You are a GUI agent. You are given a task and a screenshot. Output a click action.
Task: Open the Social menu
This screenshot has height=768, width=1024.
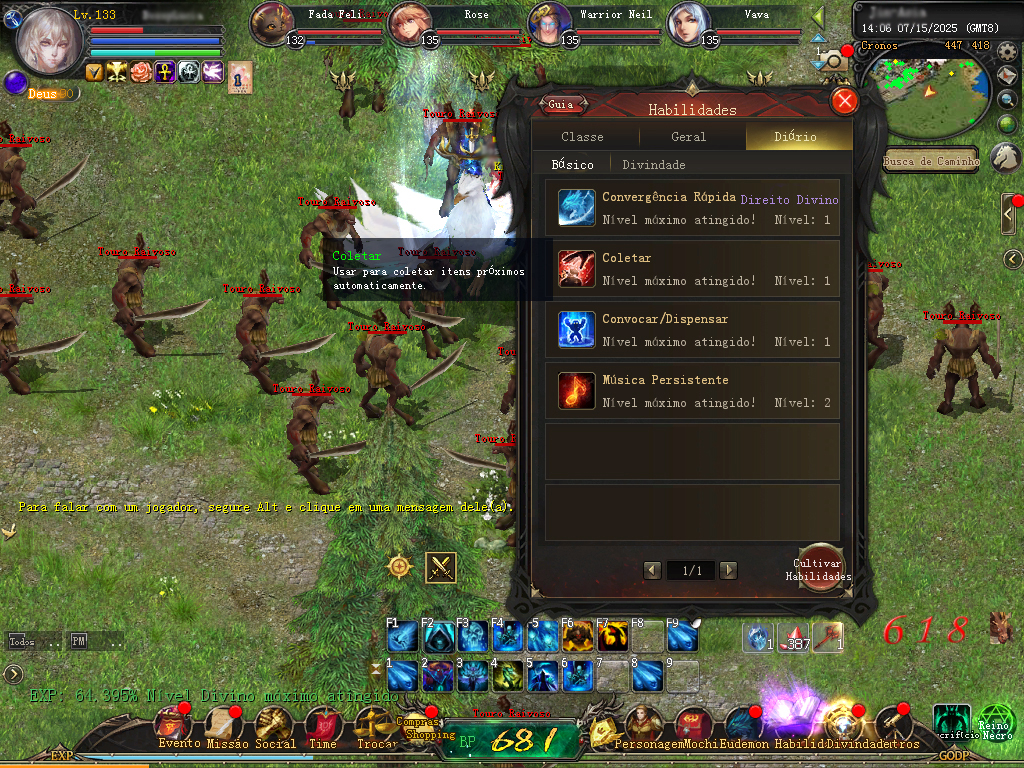(274, 725)
